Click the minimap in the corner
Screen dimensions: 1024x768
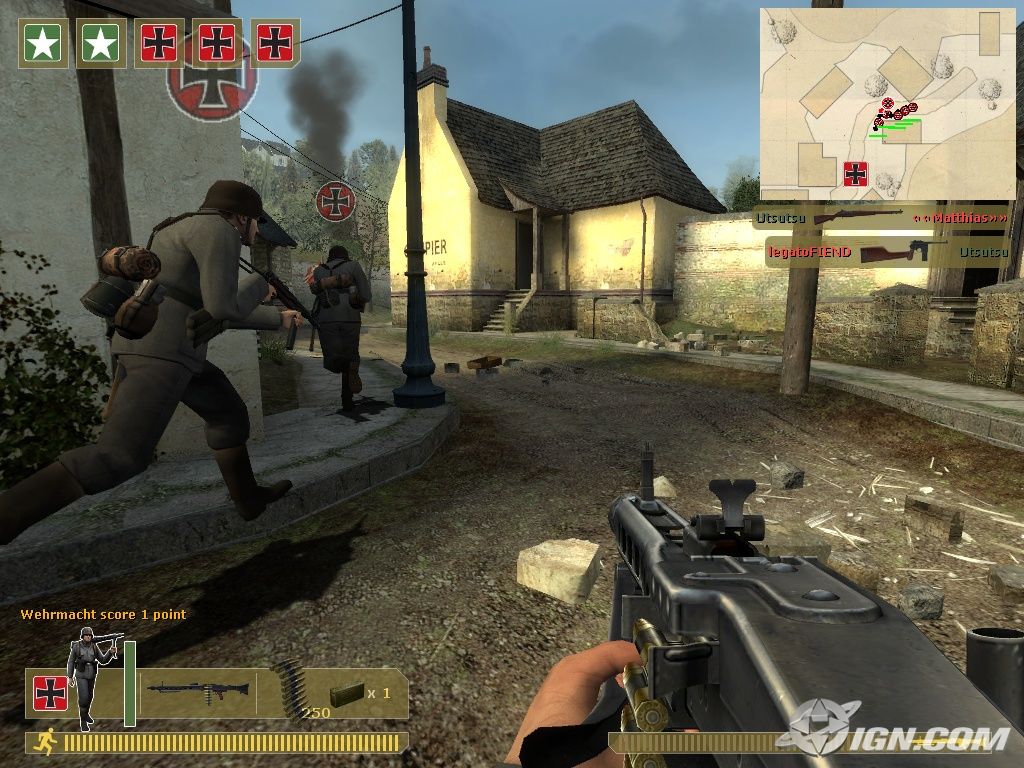pyautogui.click(x=887, y=104)
